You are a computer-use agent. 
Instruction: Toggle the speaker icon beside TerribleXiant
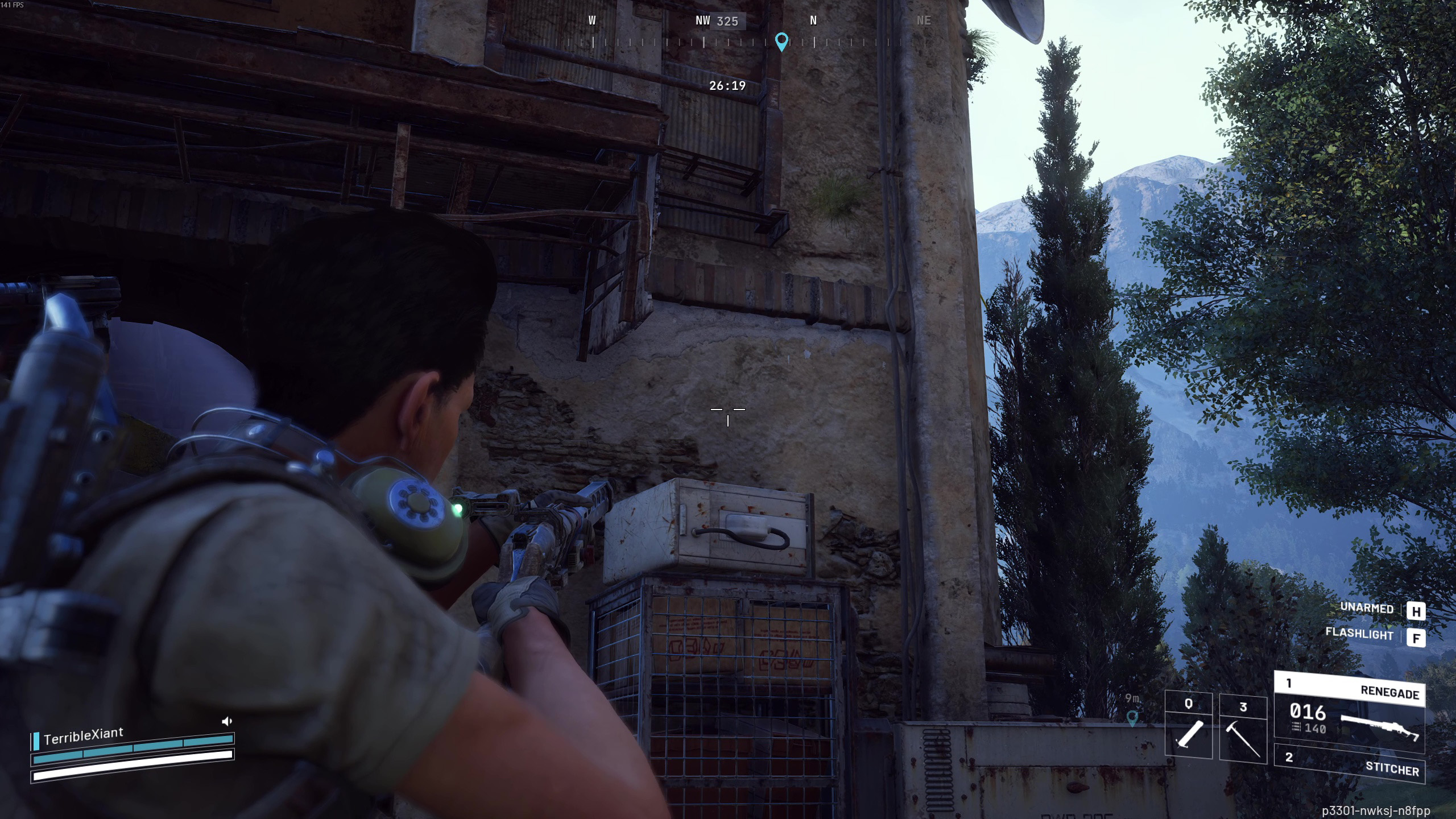(227, 722)
